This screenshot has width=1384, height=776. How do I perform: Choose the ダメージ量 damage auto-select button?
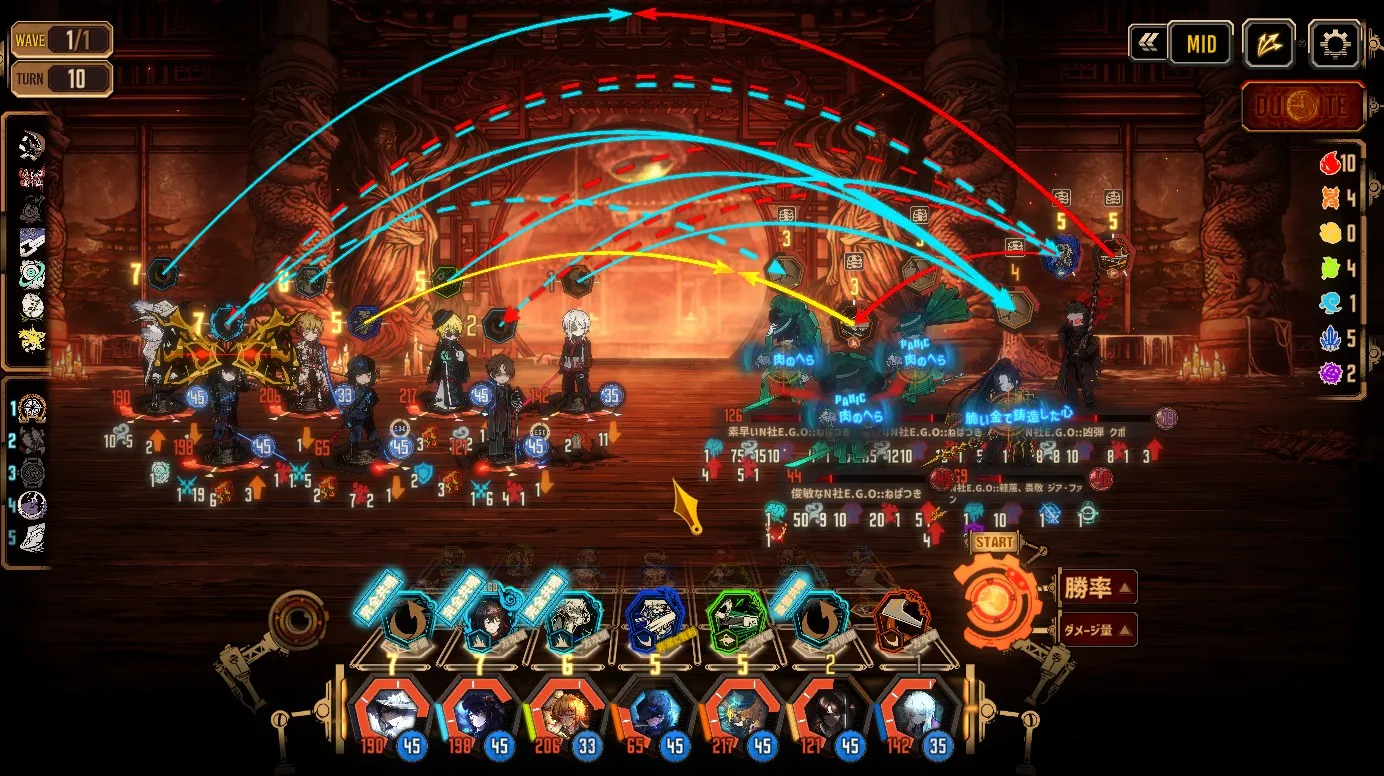(1096, 629)
